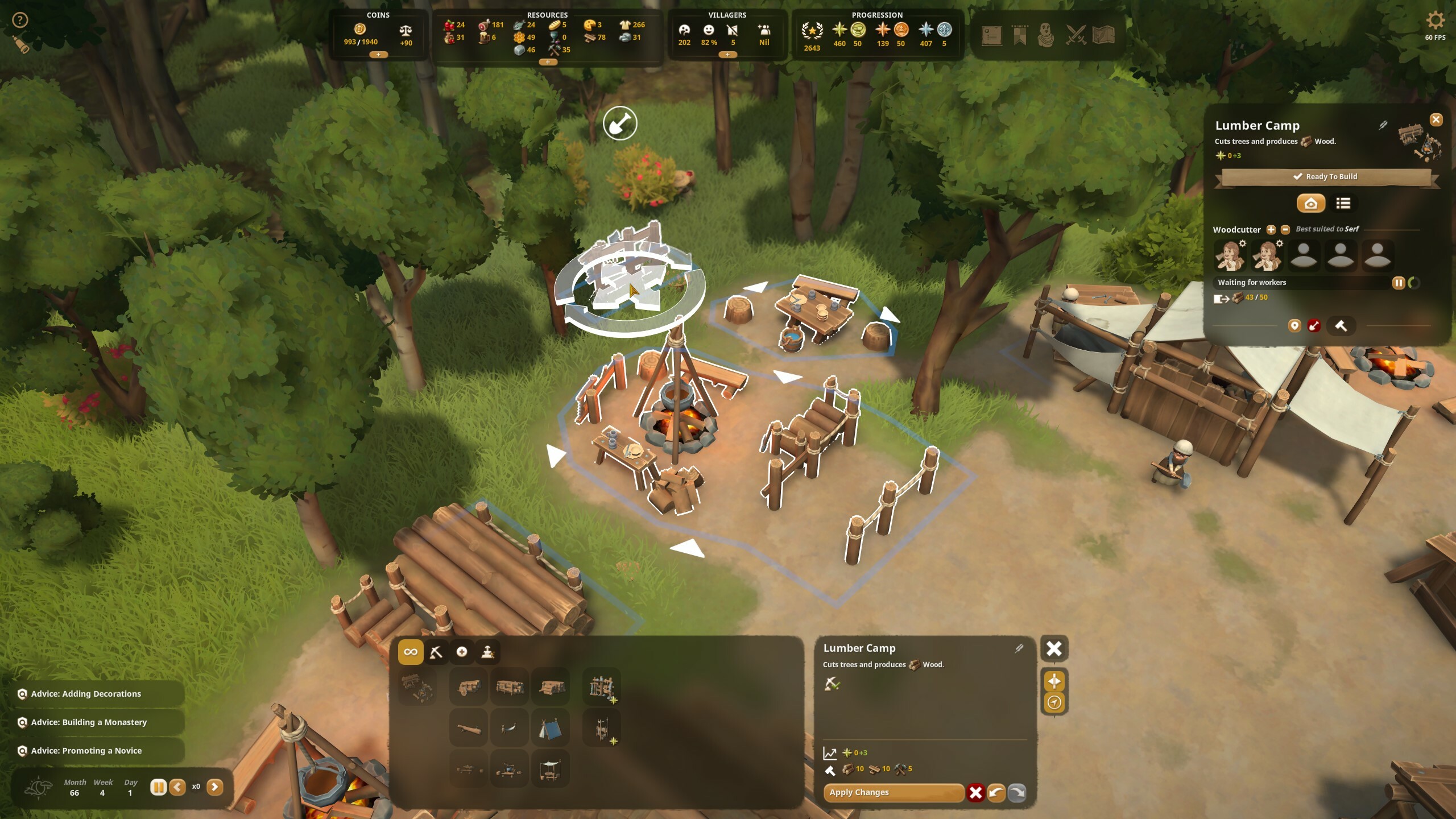Remove a Woodcutter with the minus button
This screenshot has height=819, width=1456.
(x=1285, y=230)
